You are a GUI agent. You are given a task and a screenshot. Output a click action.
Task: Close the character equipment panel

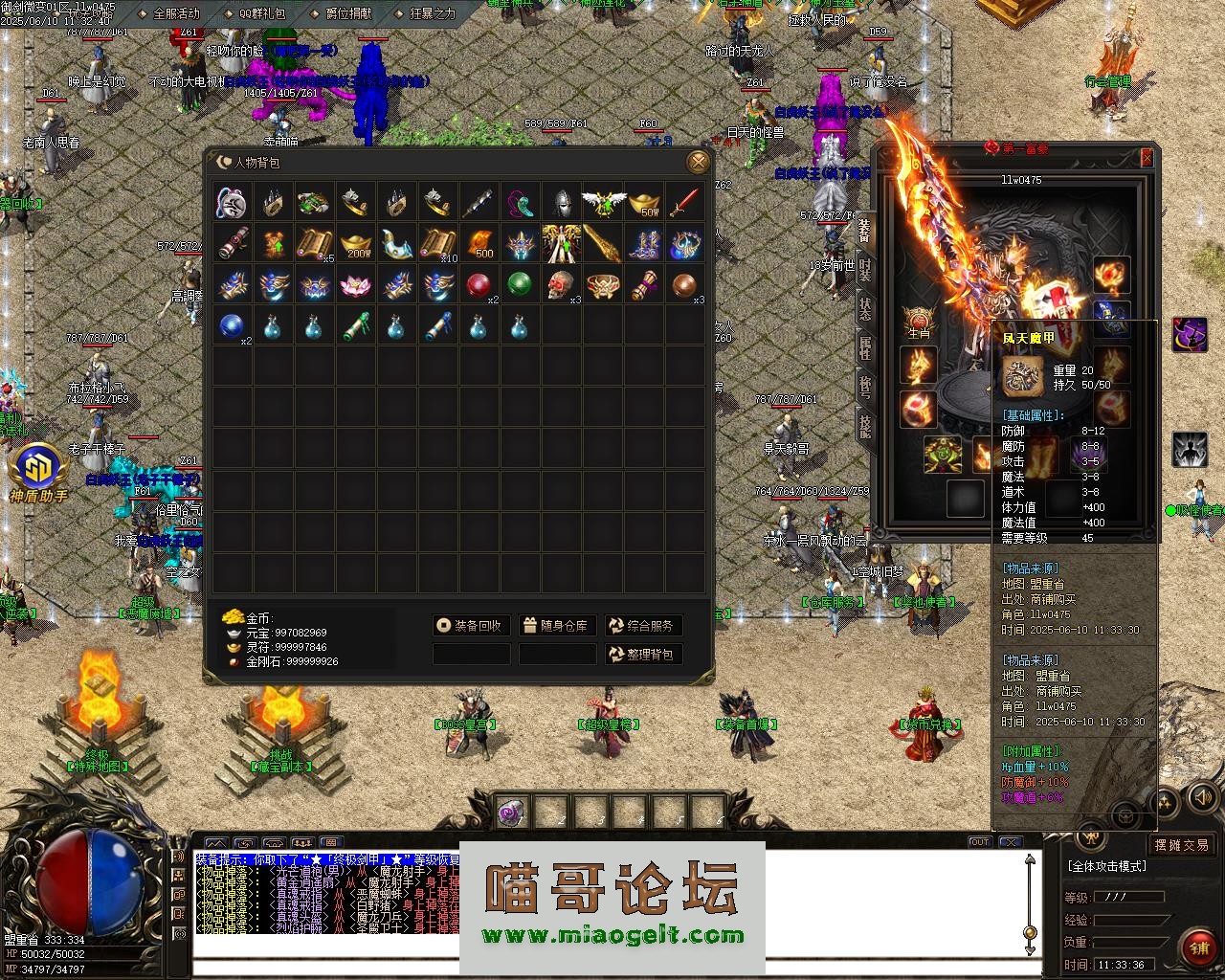click(1147, 158)
